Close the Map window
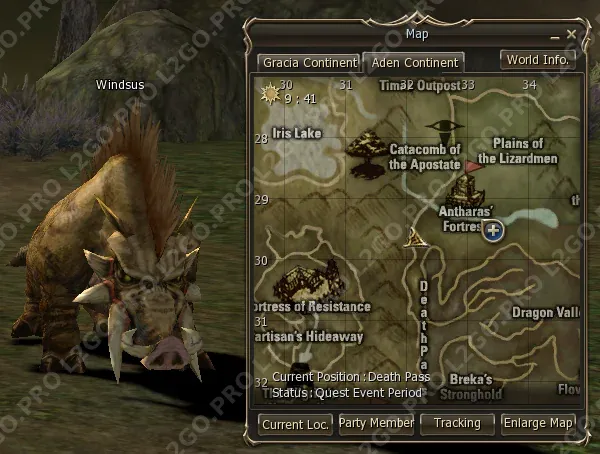Screen dimensions: 600x454 tap(571, 34)
